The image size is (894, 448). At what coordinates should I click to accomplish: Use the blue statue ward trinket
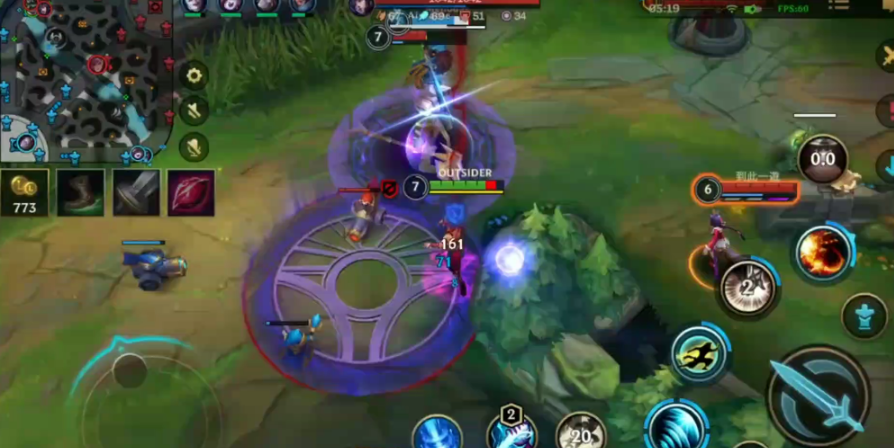(x=864, y=317)
